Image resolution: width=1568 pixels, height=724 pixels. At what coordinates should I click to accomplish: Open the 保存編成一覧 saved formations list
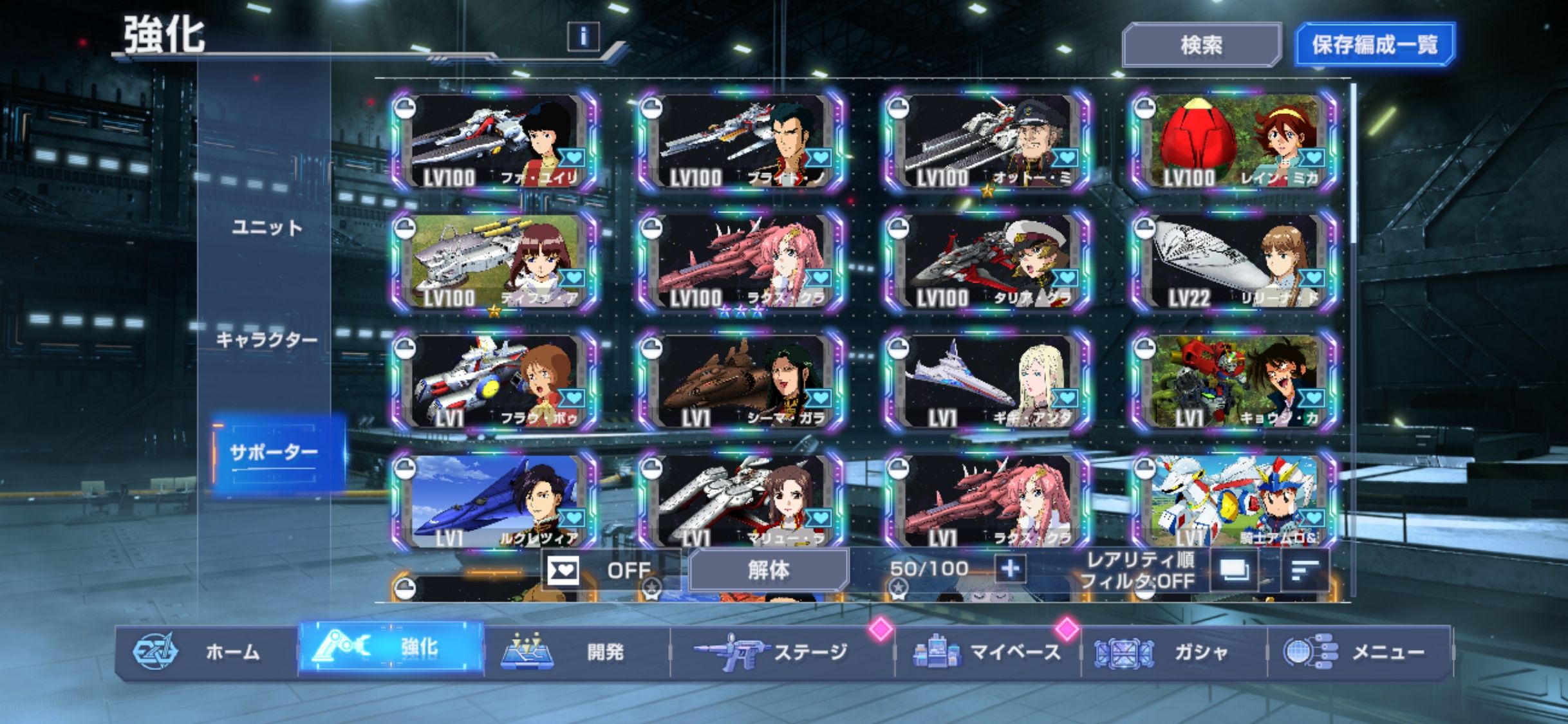(x=1374, y=45)
